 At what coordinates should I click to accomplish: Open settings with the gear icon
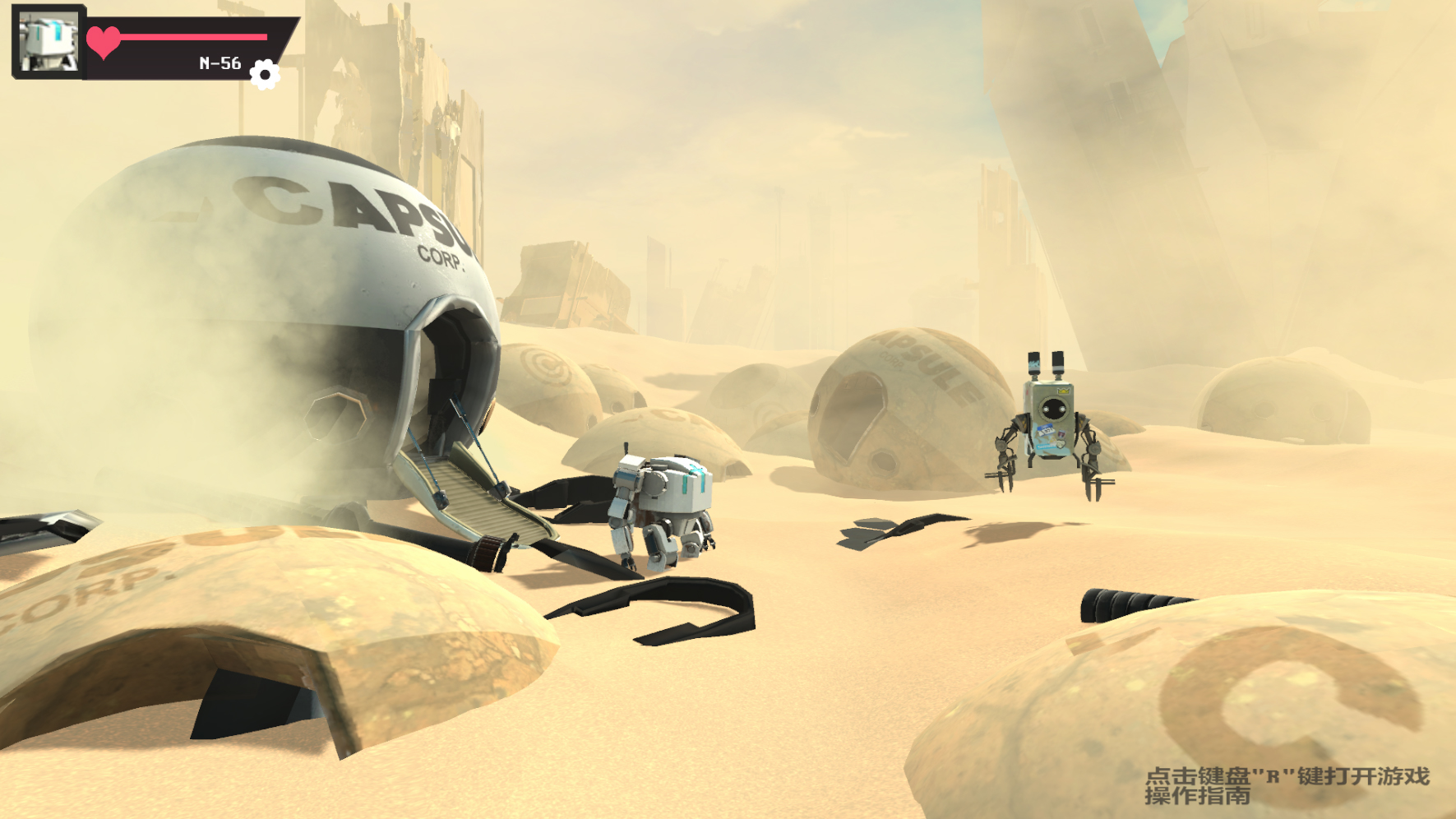pyautogui.click(x=264, y=75)
